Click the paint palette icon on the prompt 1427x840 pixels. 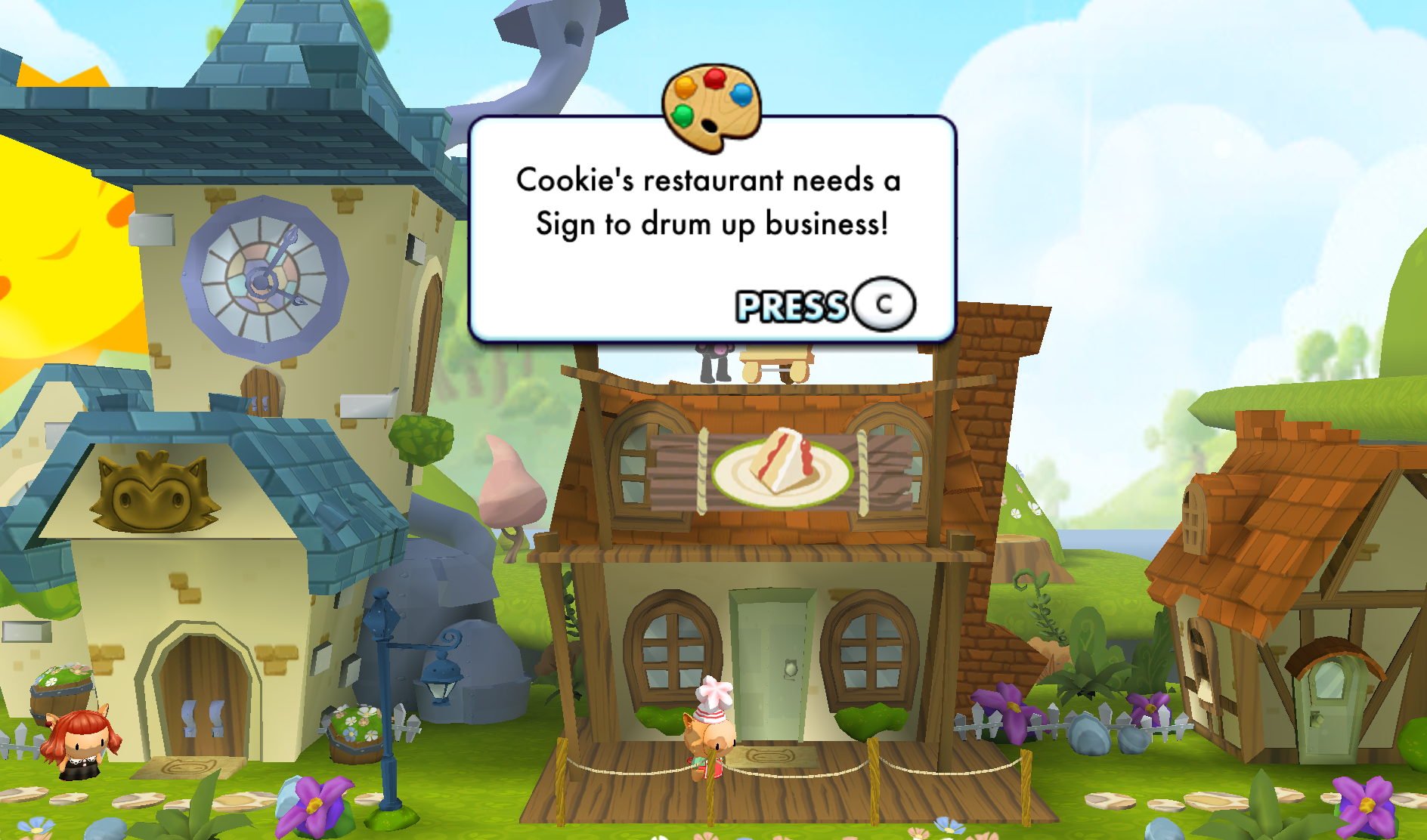pyautogui.click(x=711, y=107)
